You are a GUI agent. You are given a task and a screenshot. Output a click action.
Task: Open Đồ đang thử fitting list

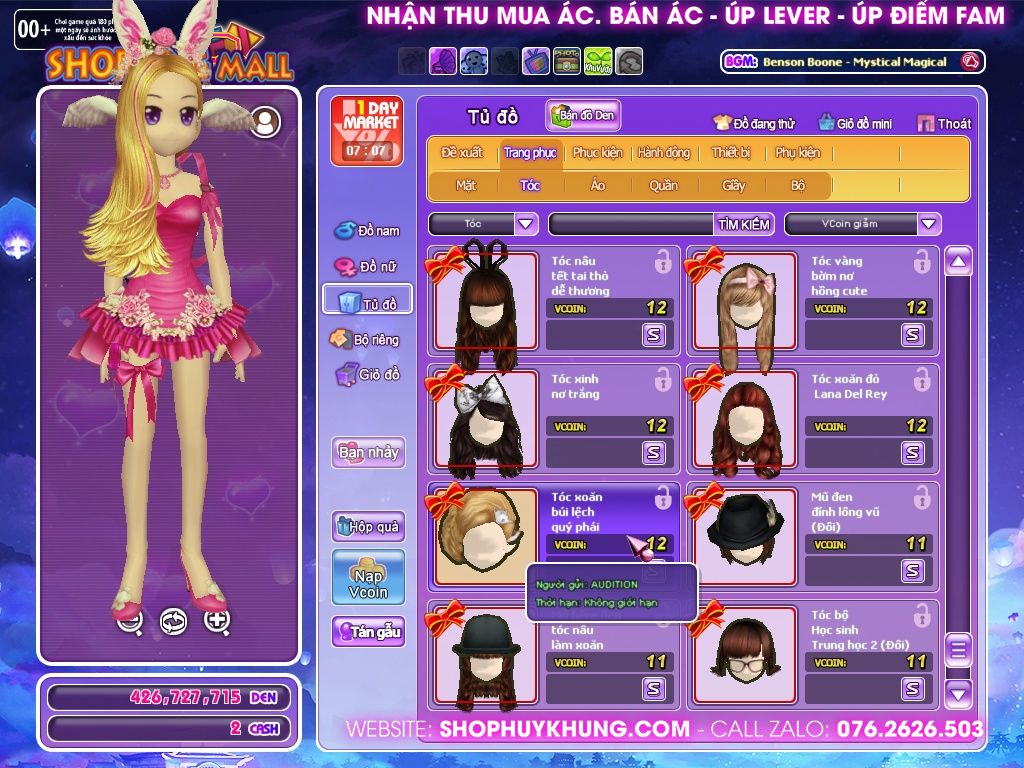tap(754, 124)
